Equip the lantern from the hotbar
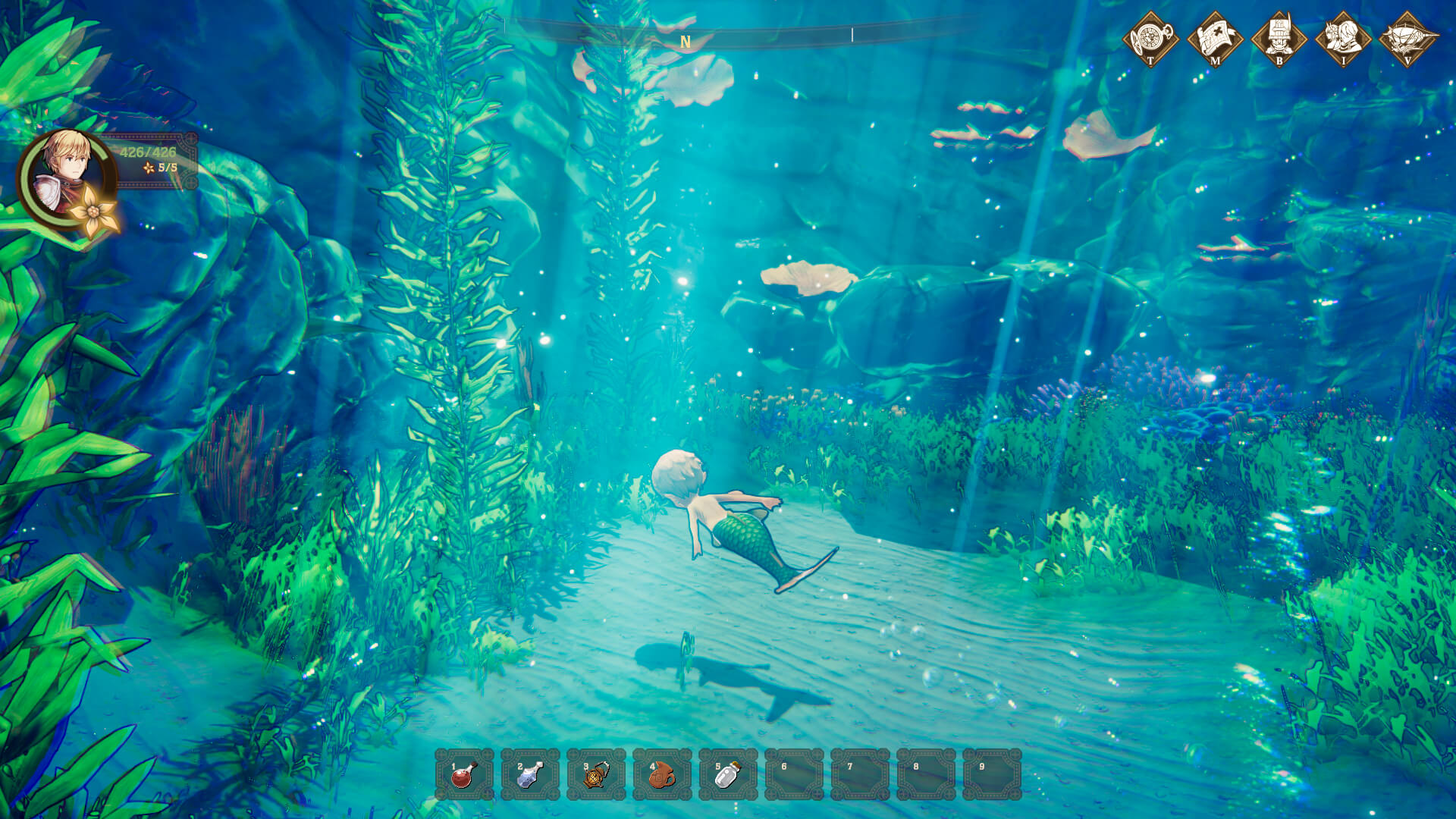This screenshot has width=1456, height=819. pyautogui.click(x=596, y=774)
